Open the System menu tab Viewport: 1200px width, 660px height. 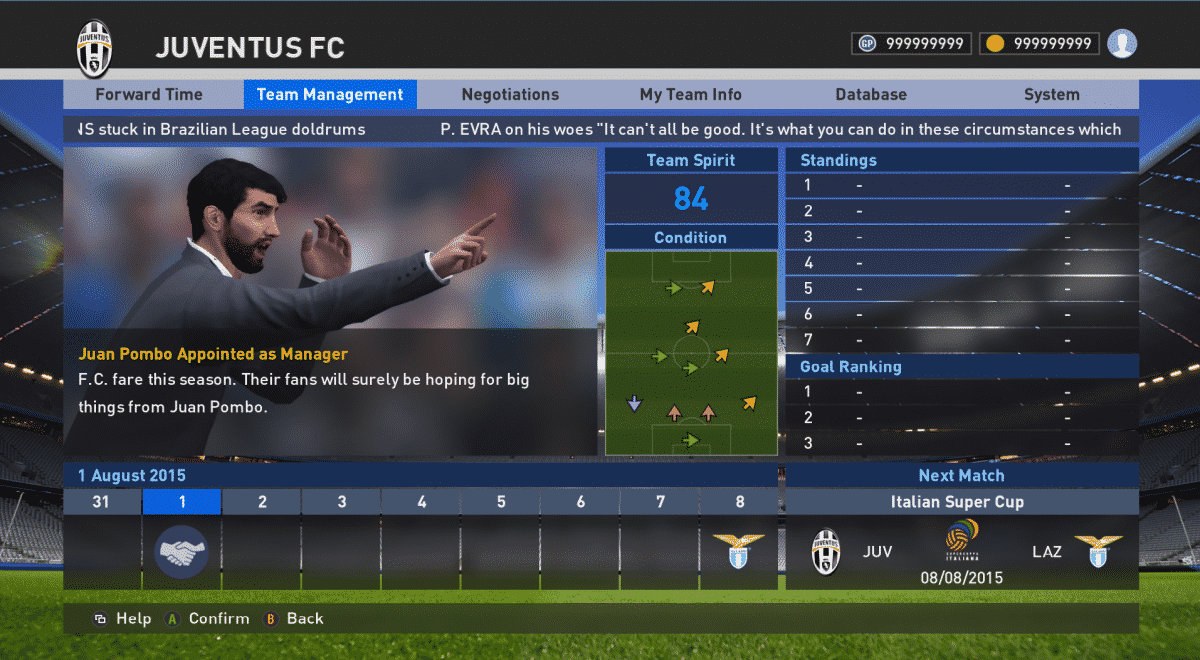(x=1051, y=95)
